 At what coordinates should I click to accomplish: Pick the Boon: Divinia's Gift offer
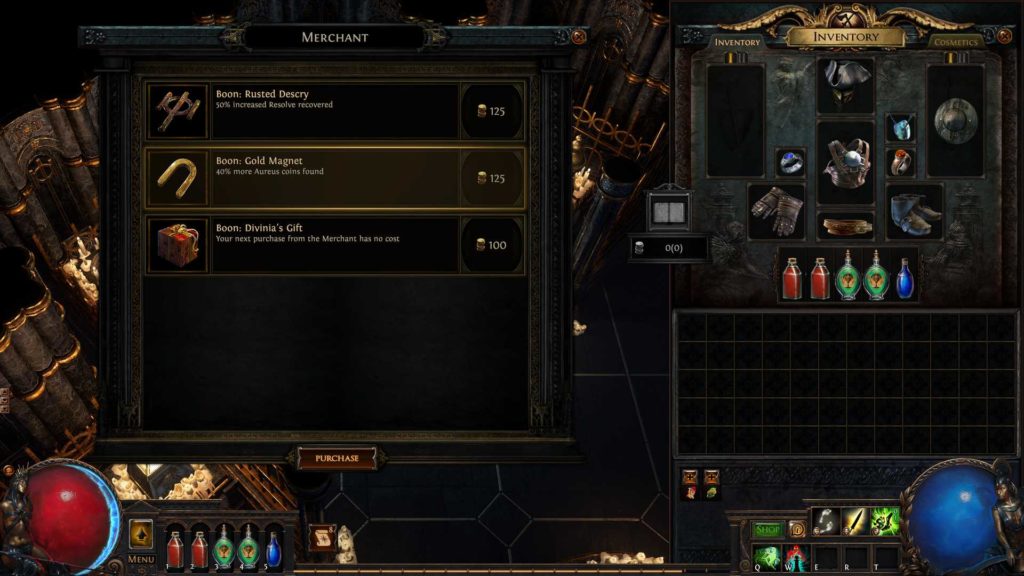(334, 245)
